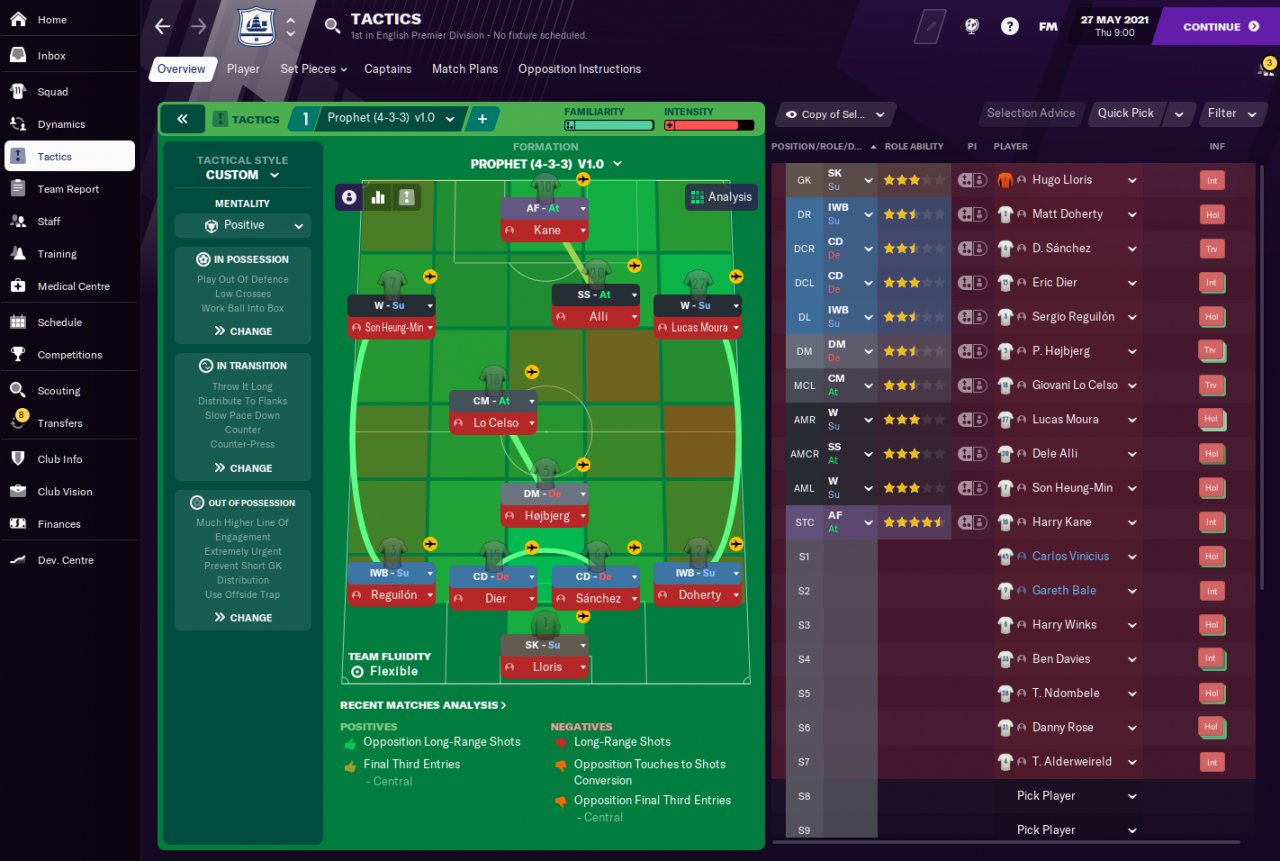Viewport: 1280px width, 861px height.
Task: Open the Prophet (4-3-3) v1.0 formation dropdown
Action: click(546, 164)
